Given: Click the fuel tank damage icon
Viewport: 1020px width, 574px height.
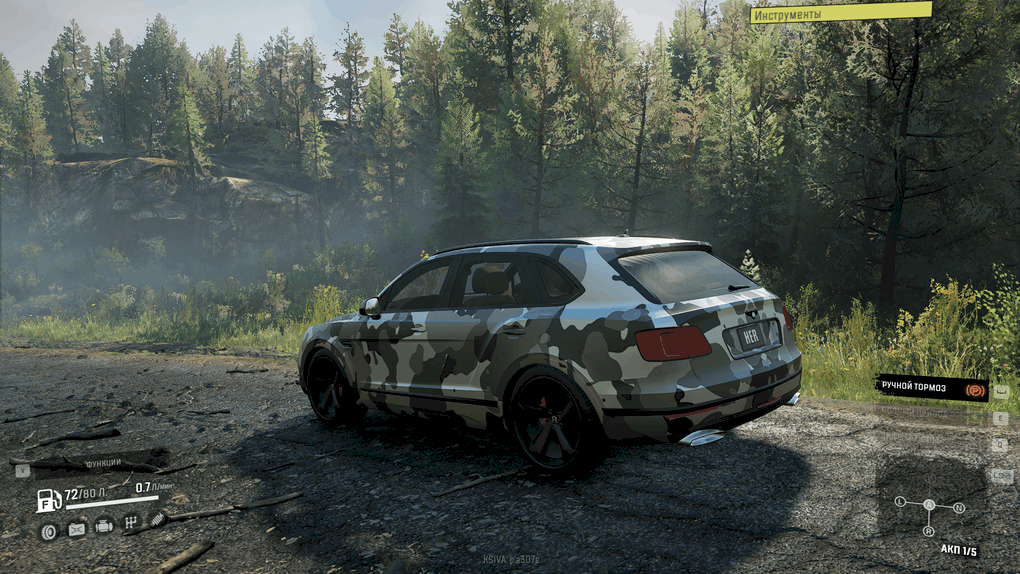Looking at the screenshot, I should (x=76, y=530).
